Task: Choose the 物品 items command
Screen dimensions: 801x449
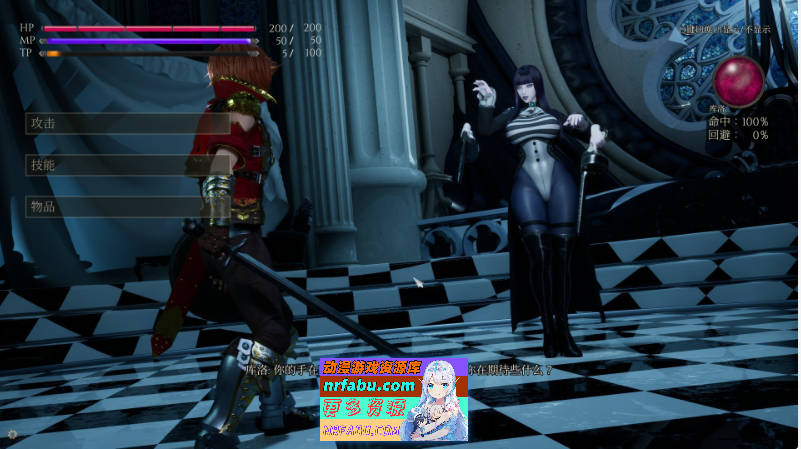Action: [x=115, y=207]
